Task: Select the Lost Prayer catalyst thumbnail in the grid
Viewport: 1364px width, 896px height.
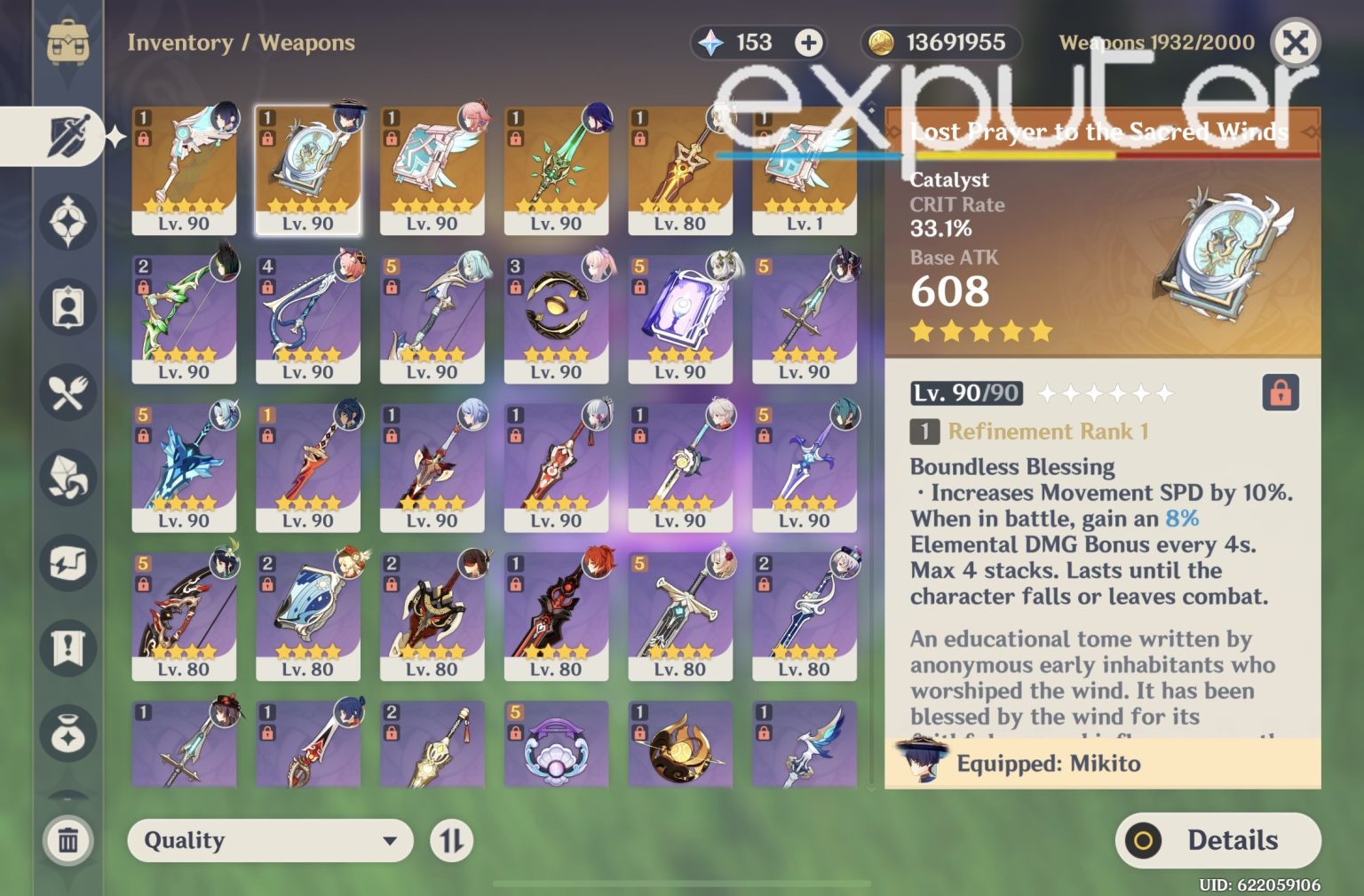Action: (x=308, y=169)
